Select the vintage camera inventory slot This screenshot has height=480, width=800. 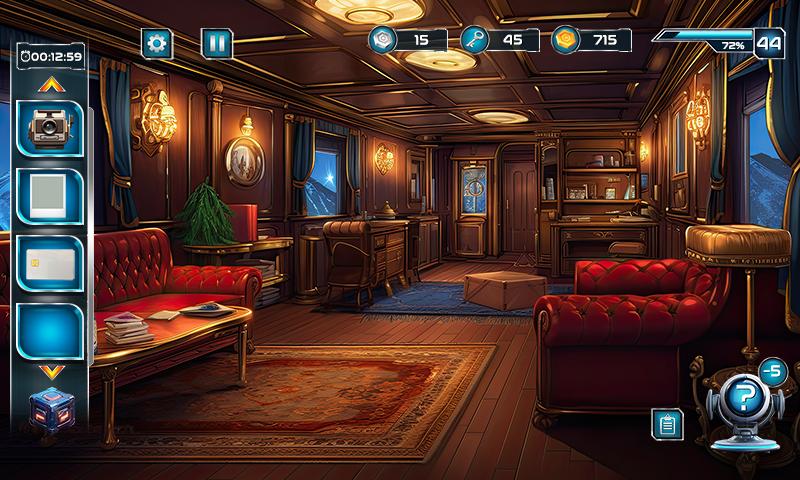tap(49, 127)
